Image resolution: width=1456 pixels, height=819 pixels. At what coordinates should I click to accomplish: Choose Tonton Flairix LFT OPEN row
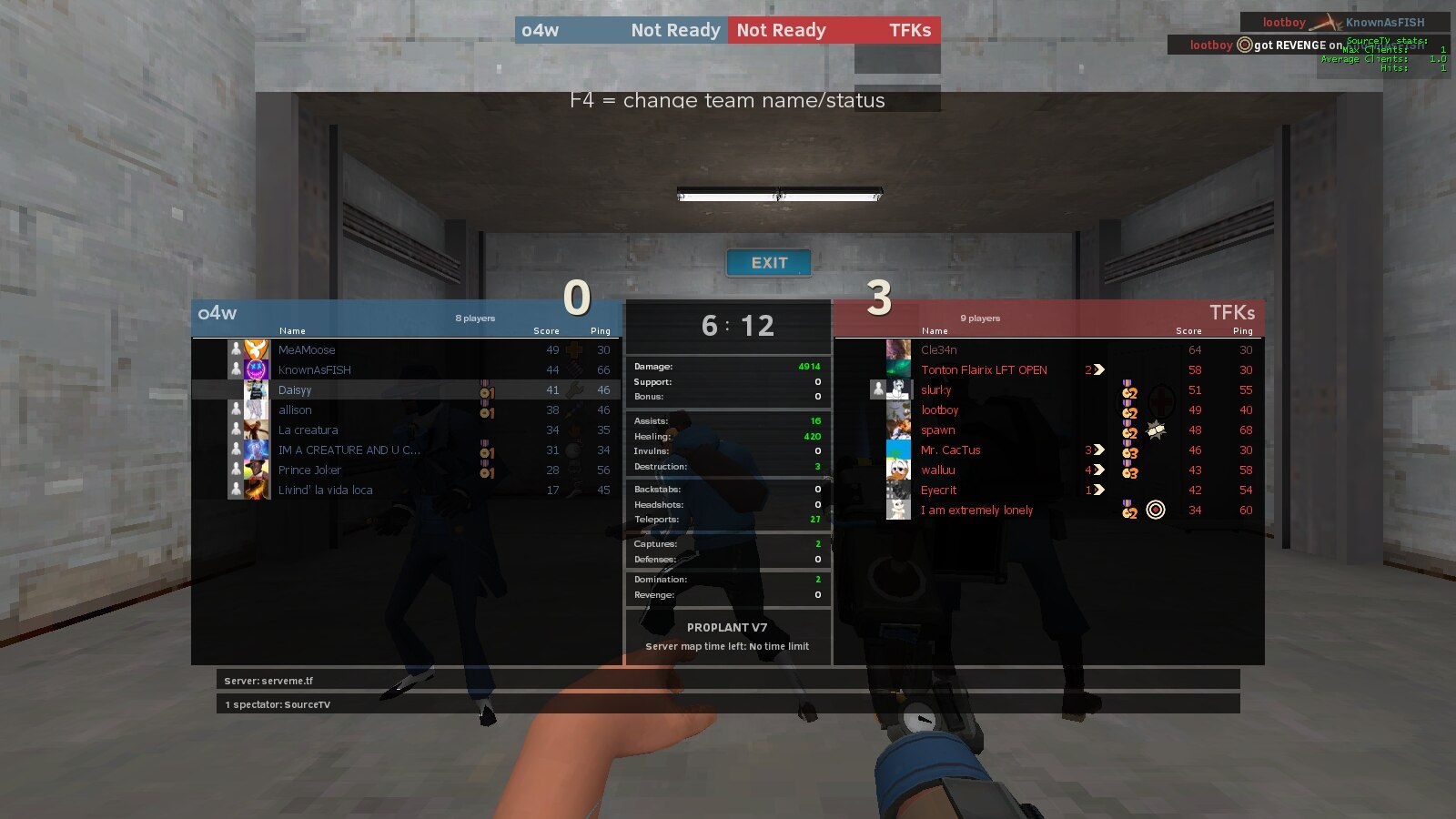click(x=984, y=370)
